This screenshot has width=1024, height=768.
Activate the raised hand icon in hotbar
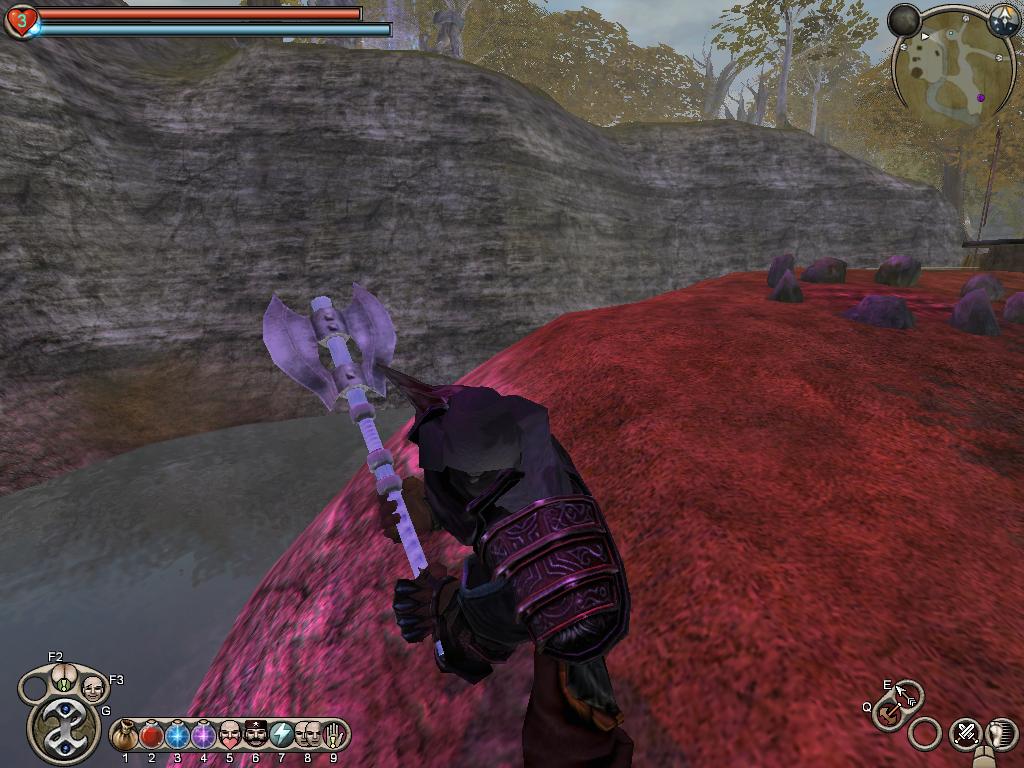(333, 736)
